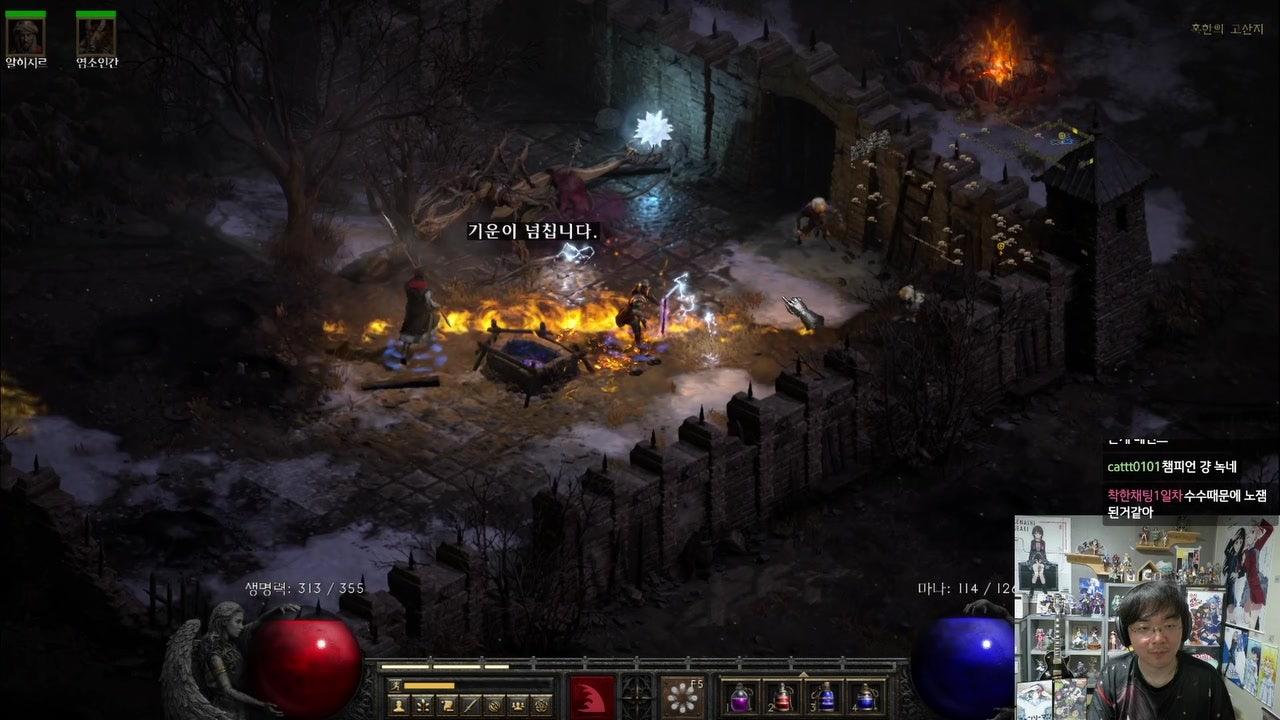The width and height of the screenshot is (1280, 720).
Task: Use the blue mana potion in belt slot 4
Action: 865,696
